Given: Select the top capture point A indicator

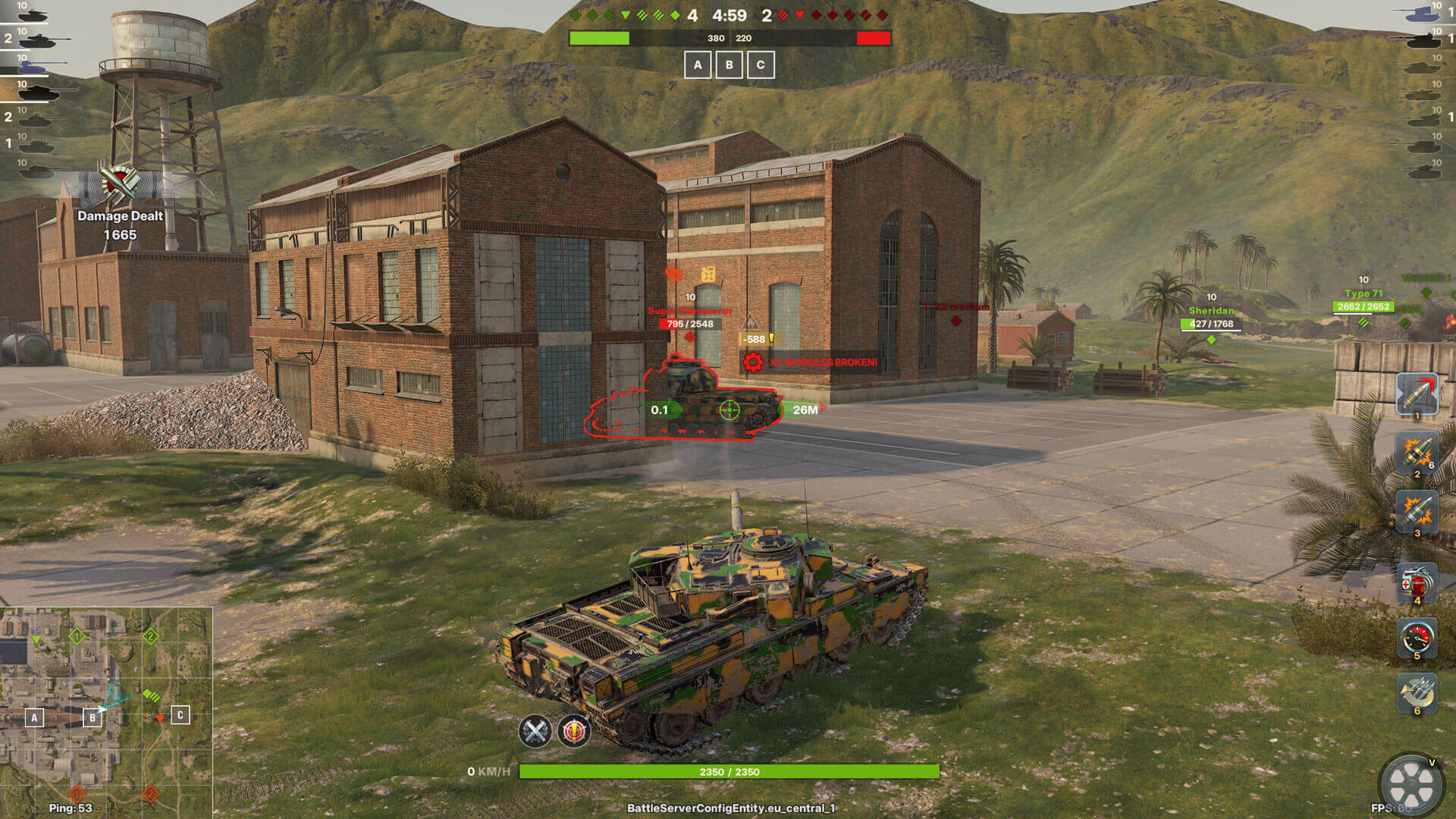Looking at the screenshot, I should coord(698,65).
